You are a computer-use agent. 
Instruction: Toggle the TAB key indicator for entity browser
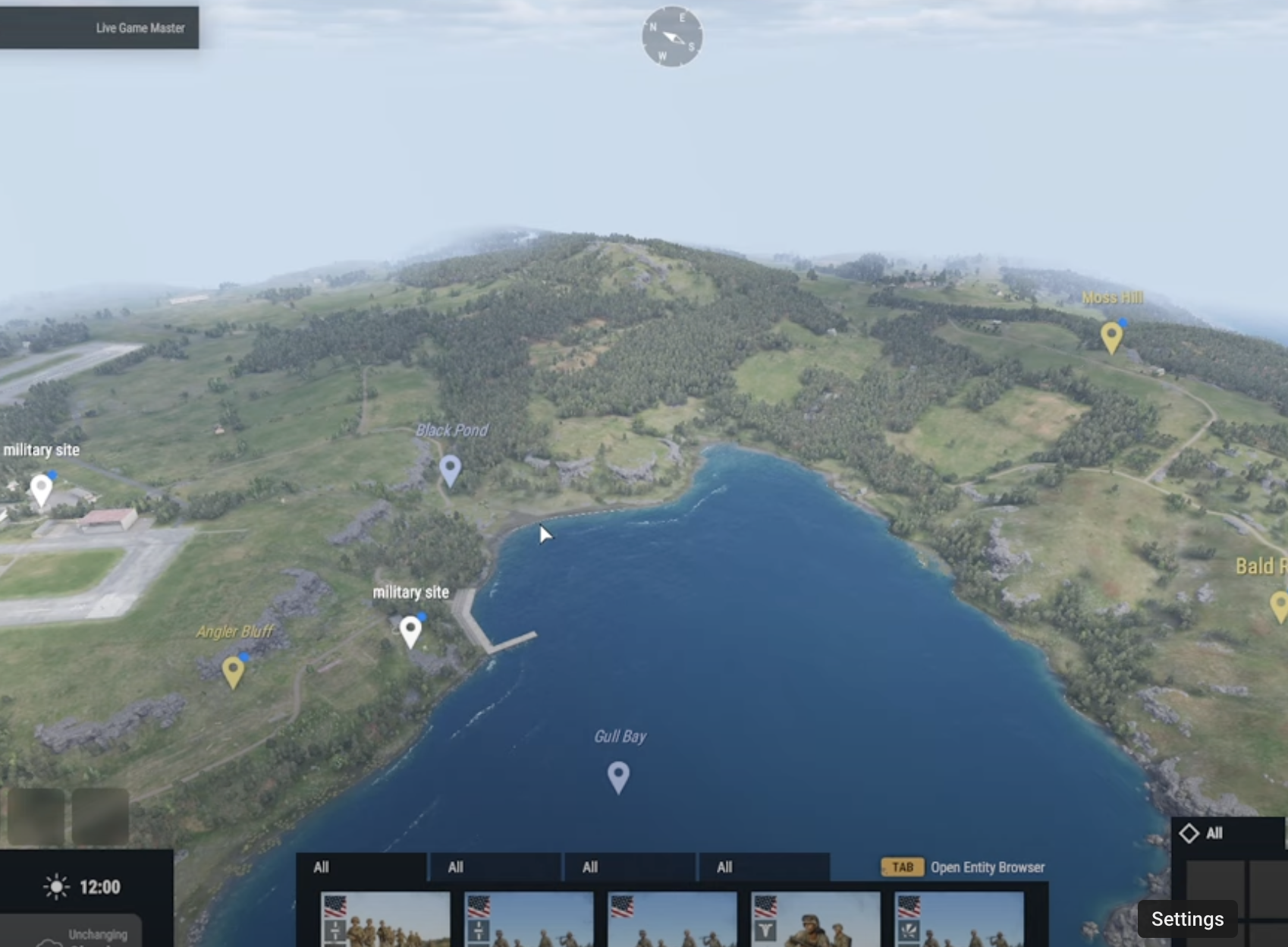[902, 867]
